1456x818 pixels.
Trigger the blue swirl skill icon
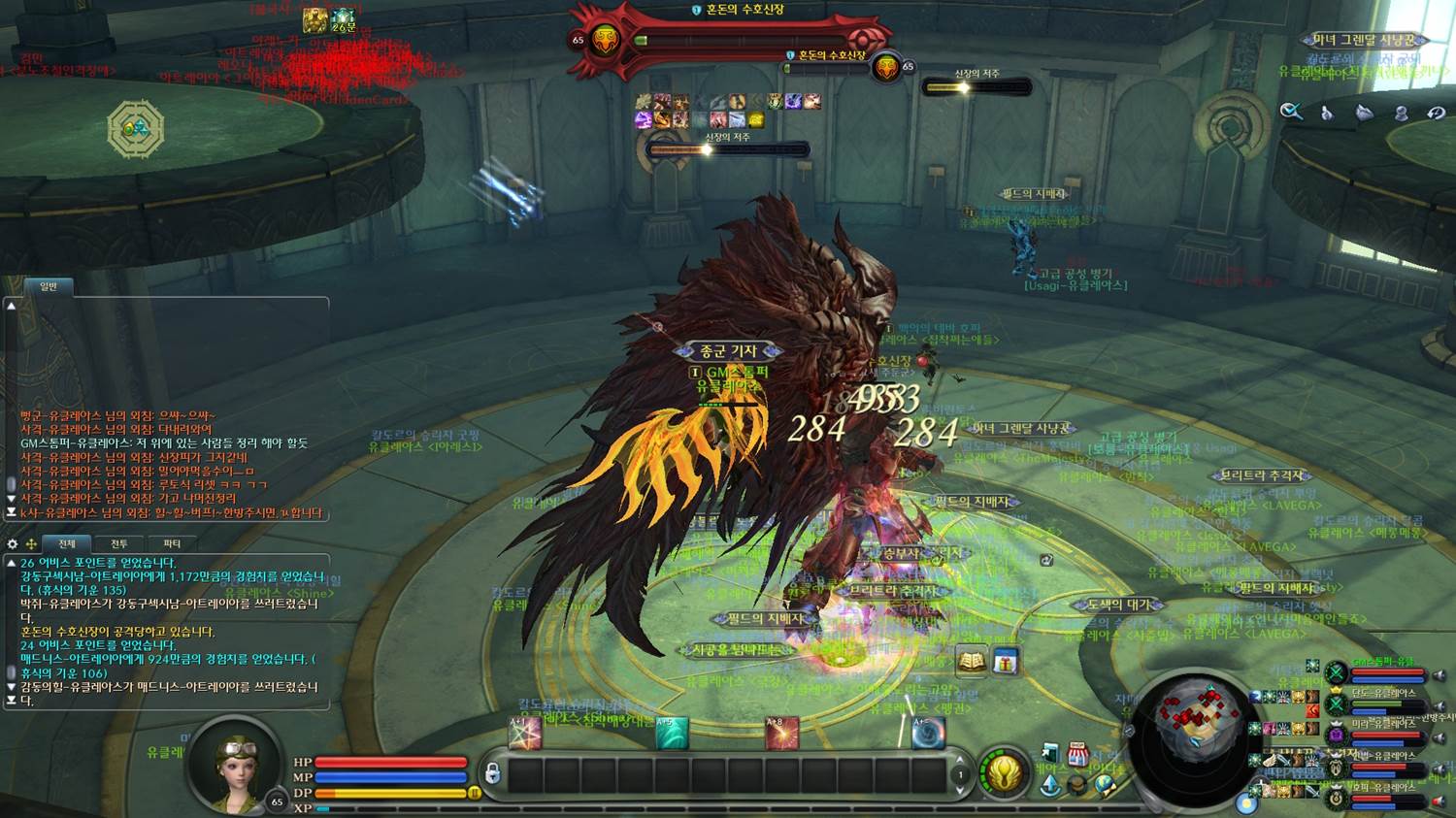click(x=928, y=734)
